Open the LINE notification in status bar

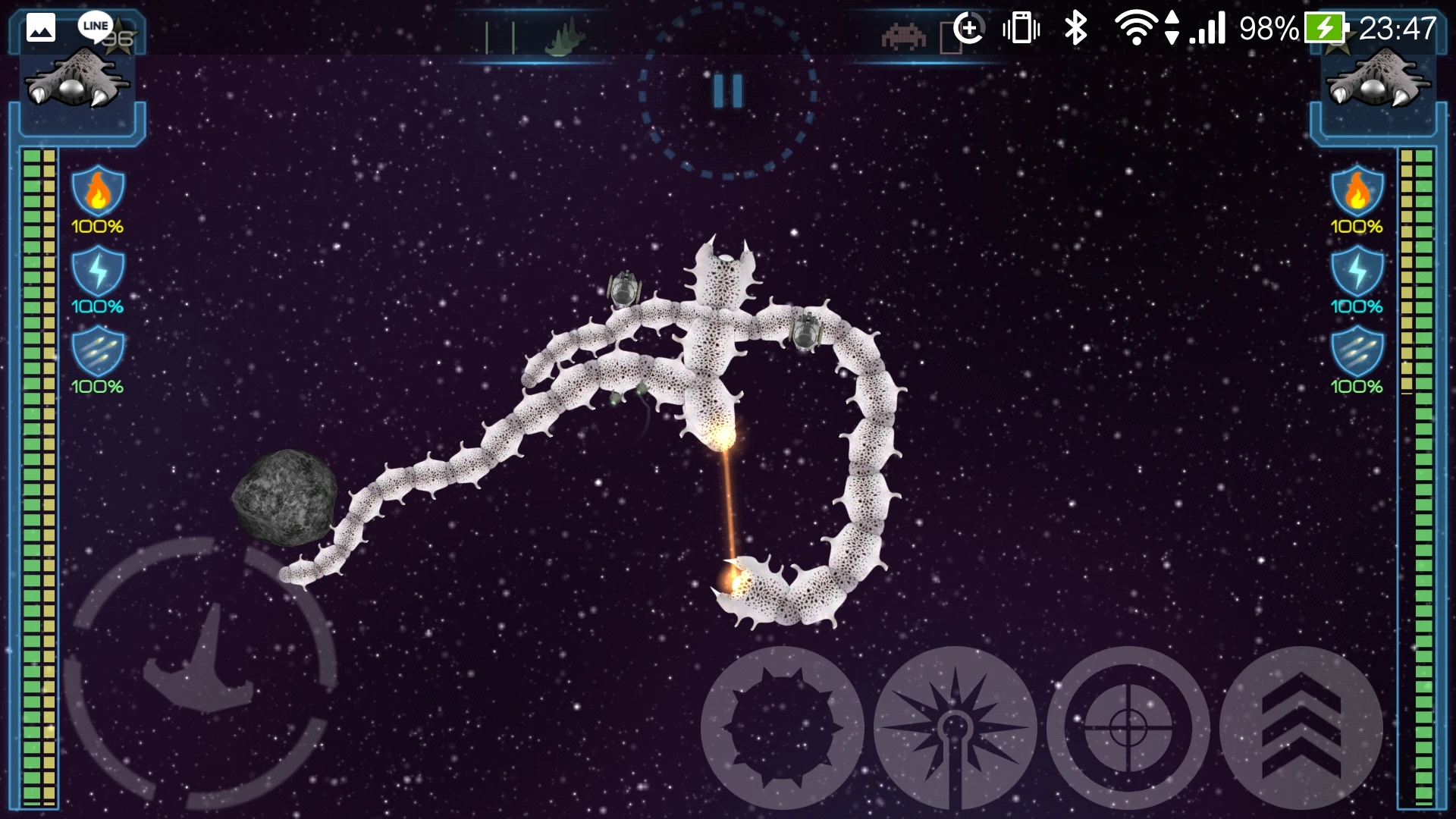95,27
